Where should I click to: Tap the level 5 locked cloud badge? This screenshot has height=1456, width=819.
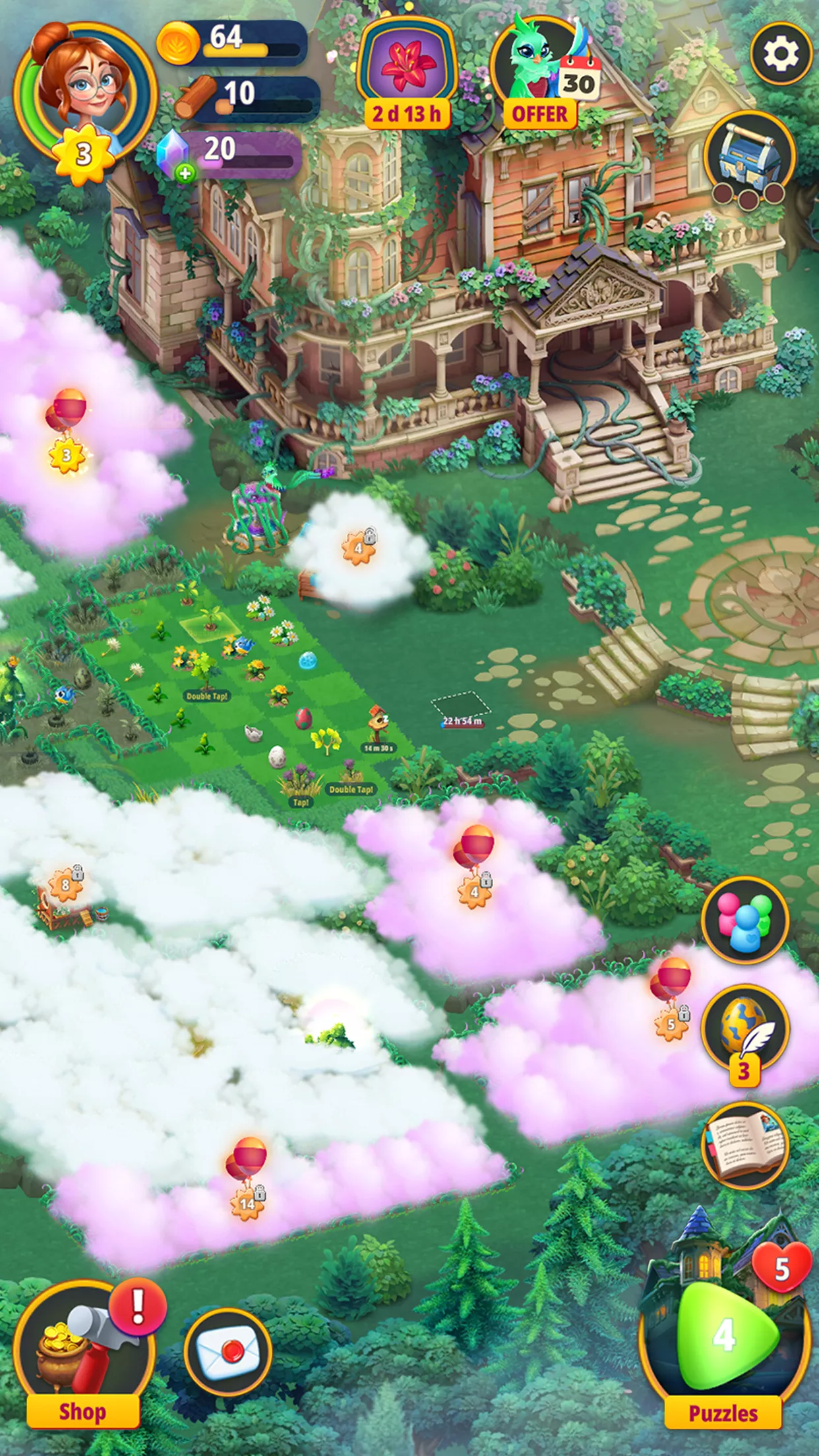(671, 1025)
